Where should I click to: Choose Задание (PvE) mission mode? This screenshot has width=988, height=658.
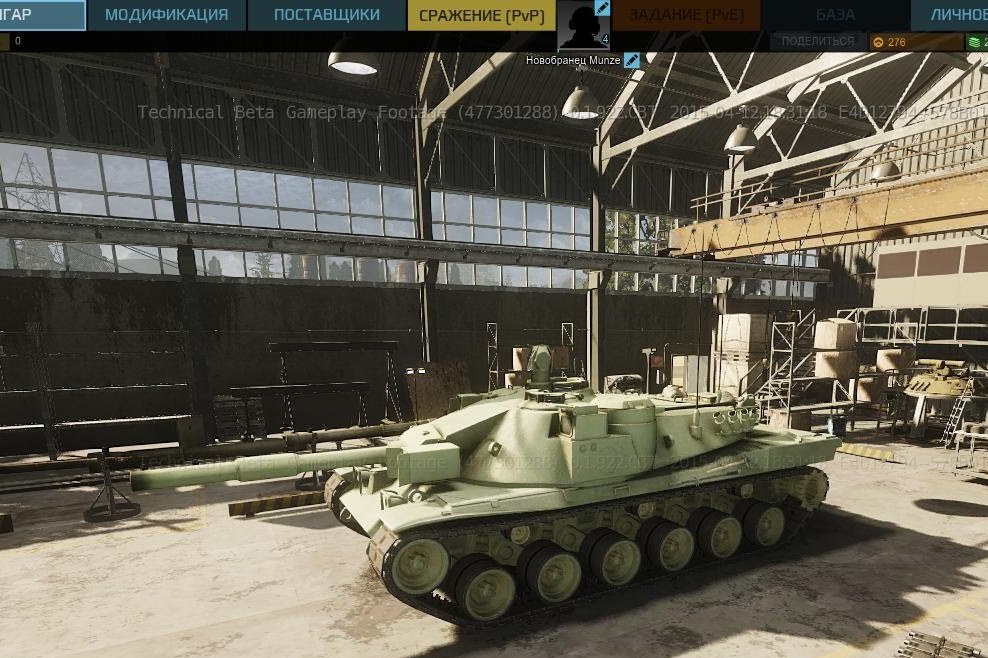click(685, 15)
